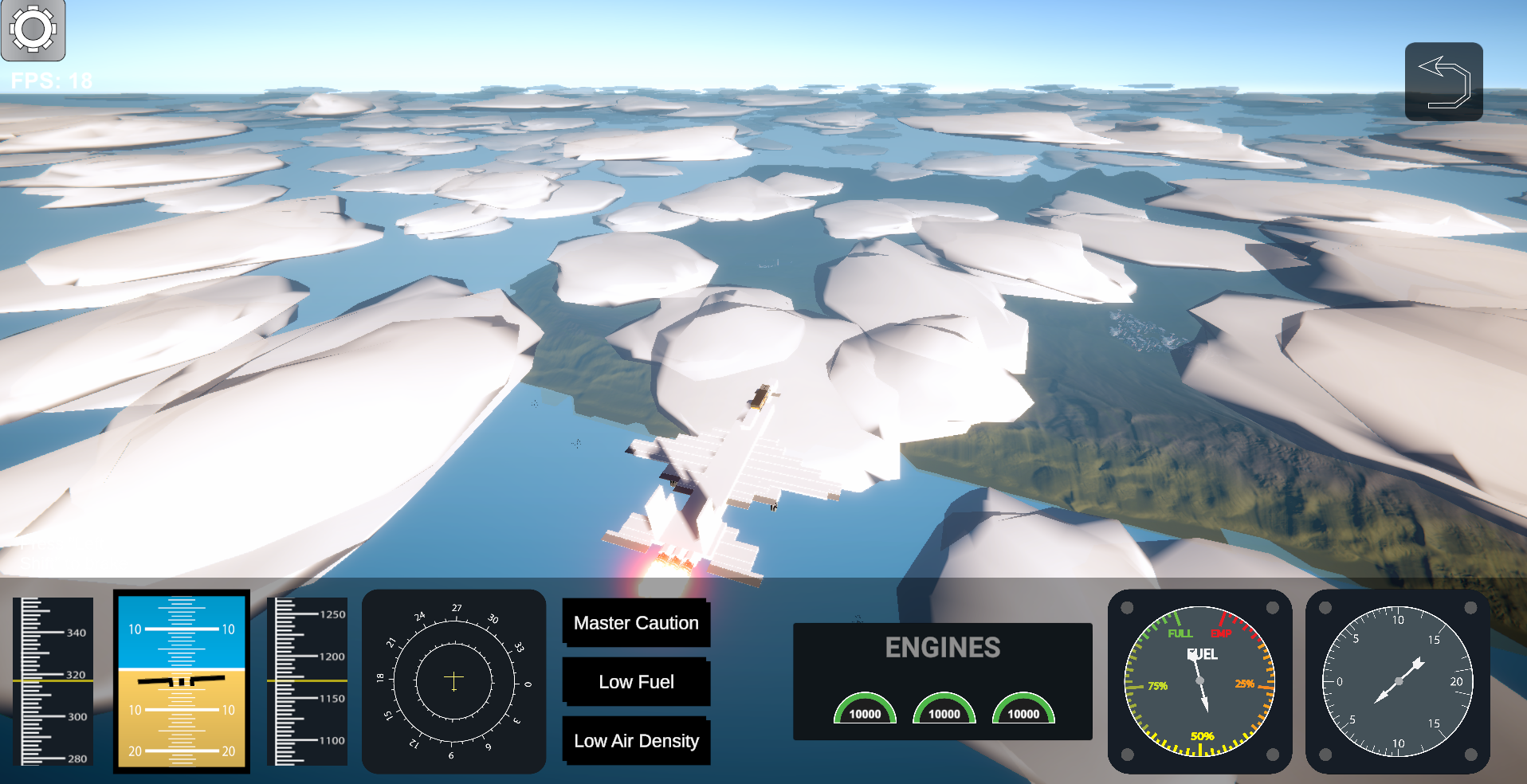The height and width of the screenshot is (784, 1527).
Task: Click the attitude indicator instrument
Action: (181, 681)
